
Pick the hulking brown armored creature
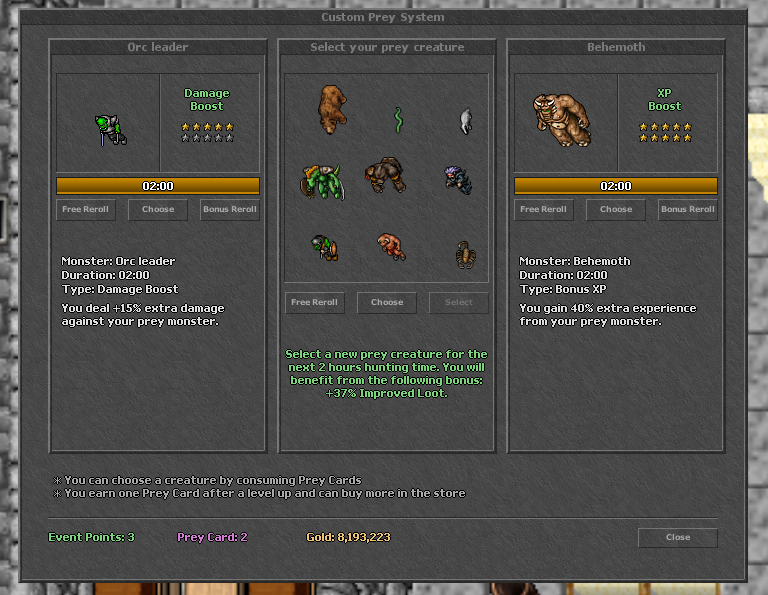[384, 175]
